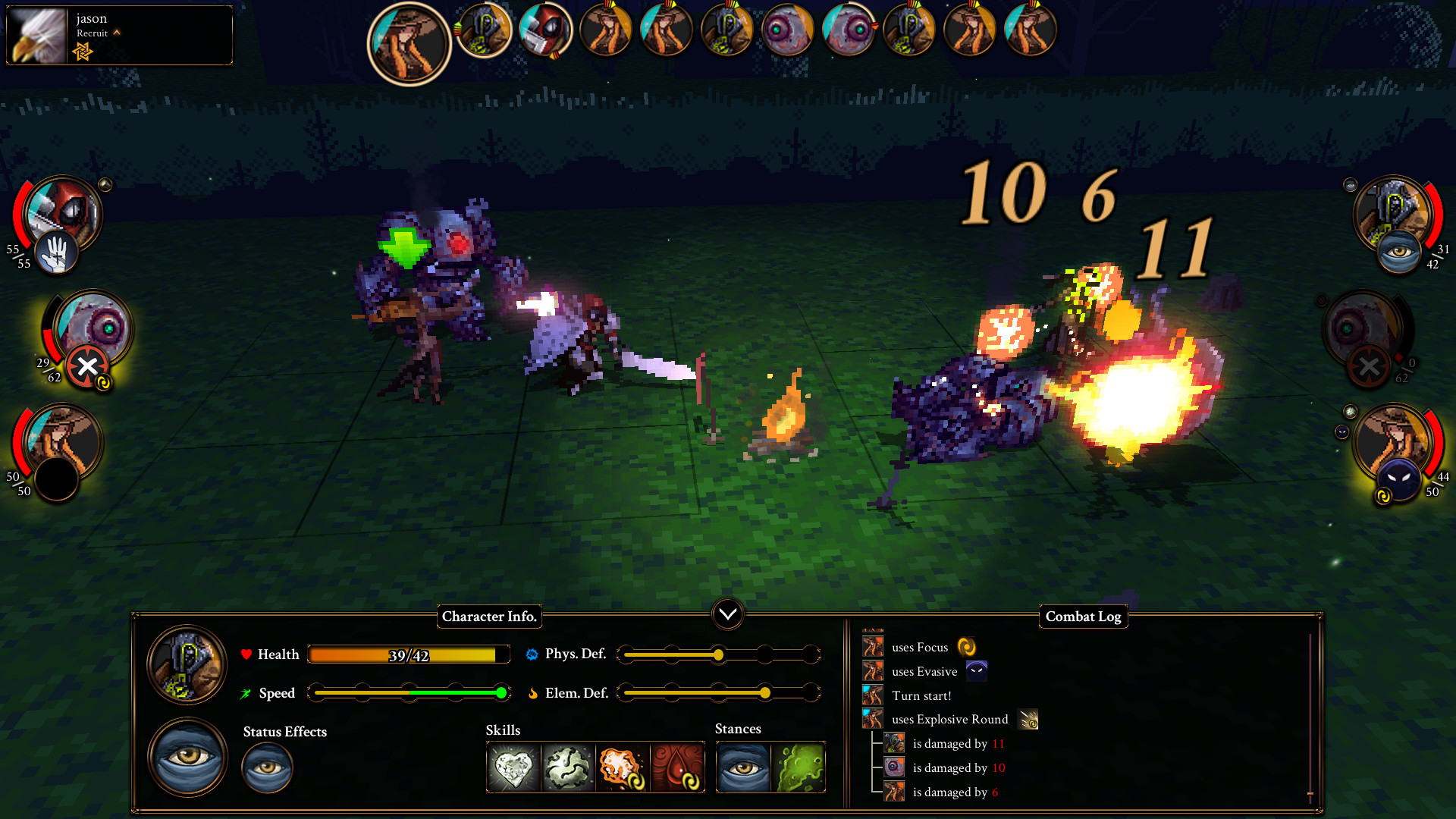The height and width of the screenshot is (819, 1456).
Task: Click the Evasive ability icon in the Combat Log
Action: 977,671
